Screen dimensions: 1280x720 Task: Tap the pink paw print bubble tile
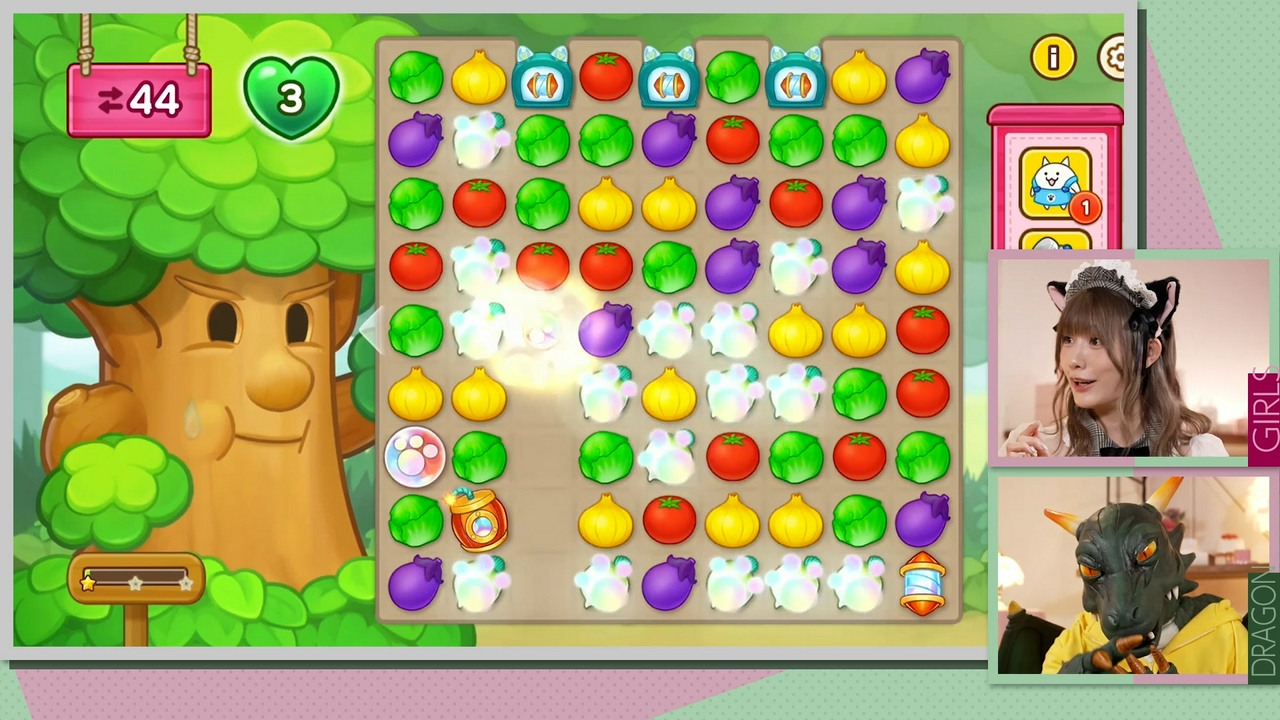point(414,455)
